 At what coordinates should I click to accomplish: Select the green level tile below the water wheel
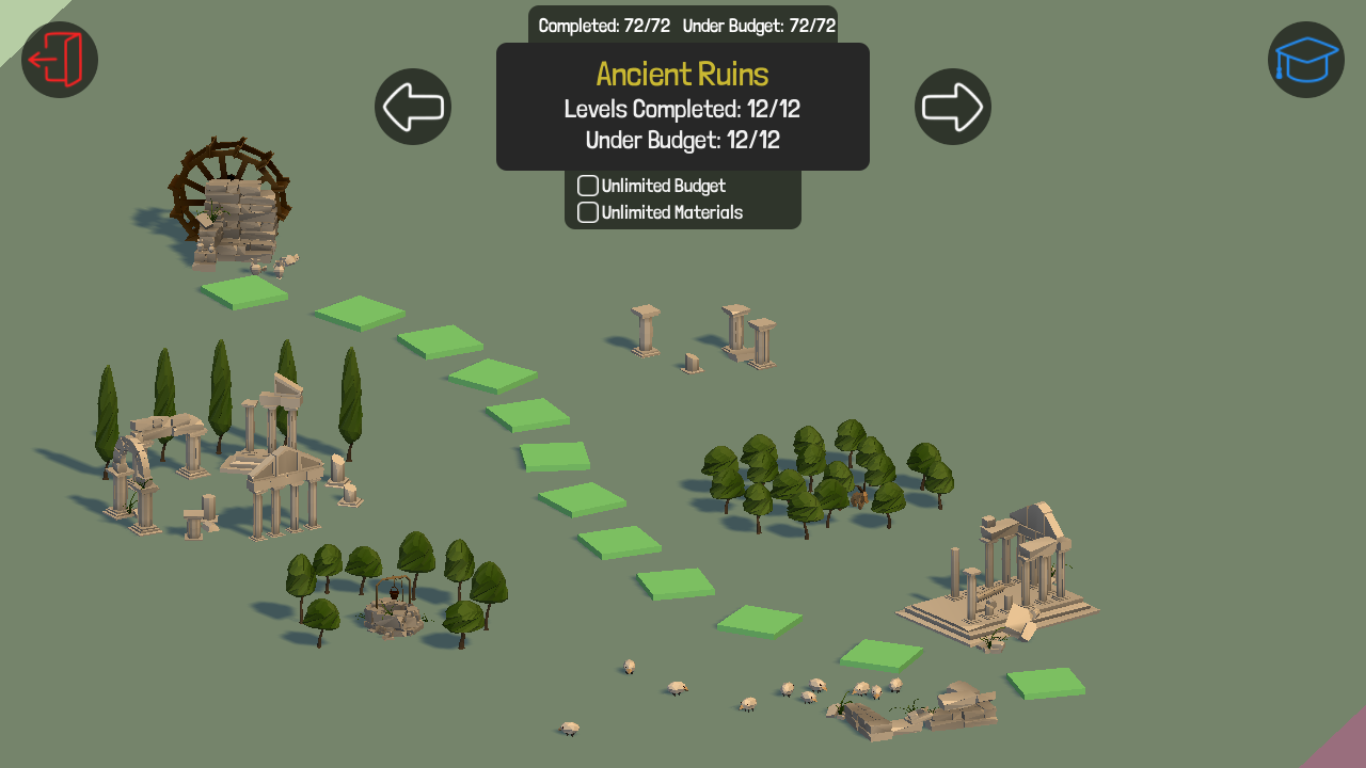point(244,291)
